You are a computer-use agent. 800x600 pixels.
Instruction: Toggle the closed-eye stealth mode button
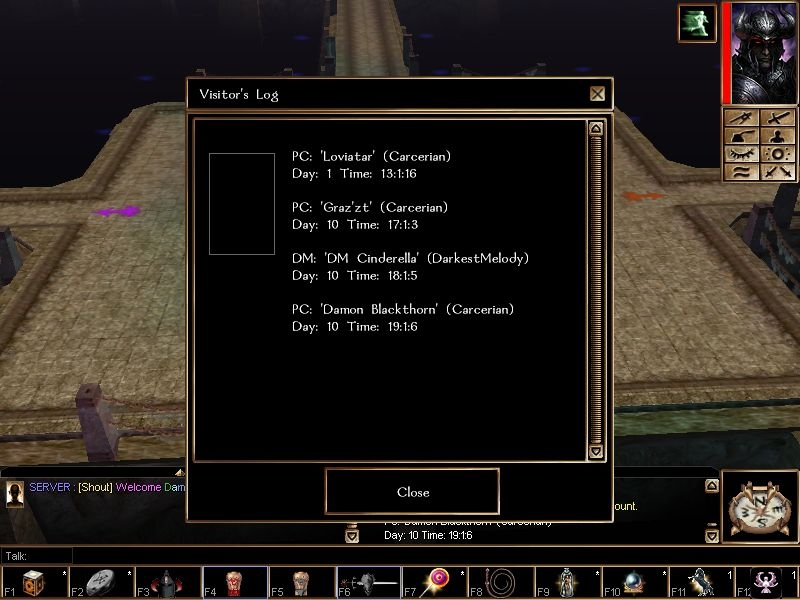click(x=740, y=154)
